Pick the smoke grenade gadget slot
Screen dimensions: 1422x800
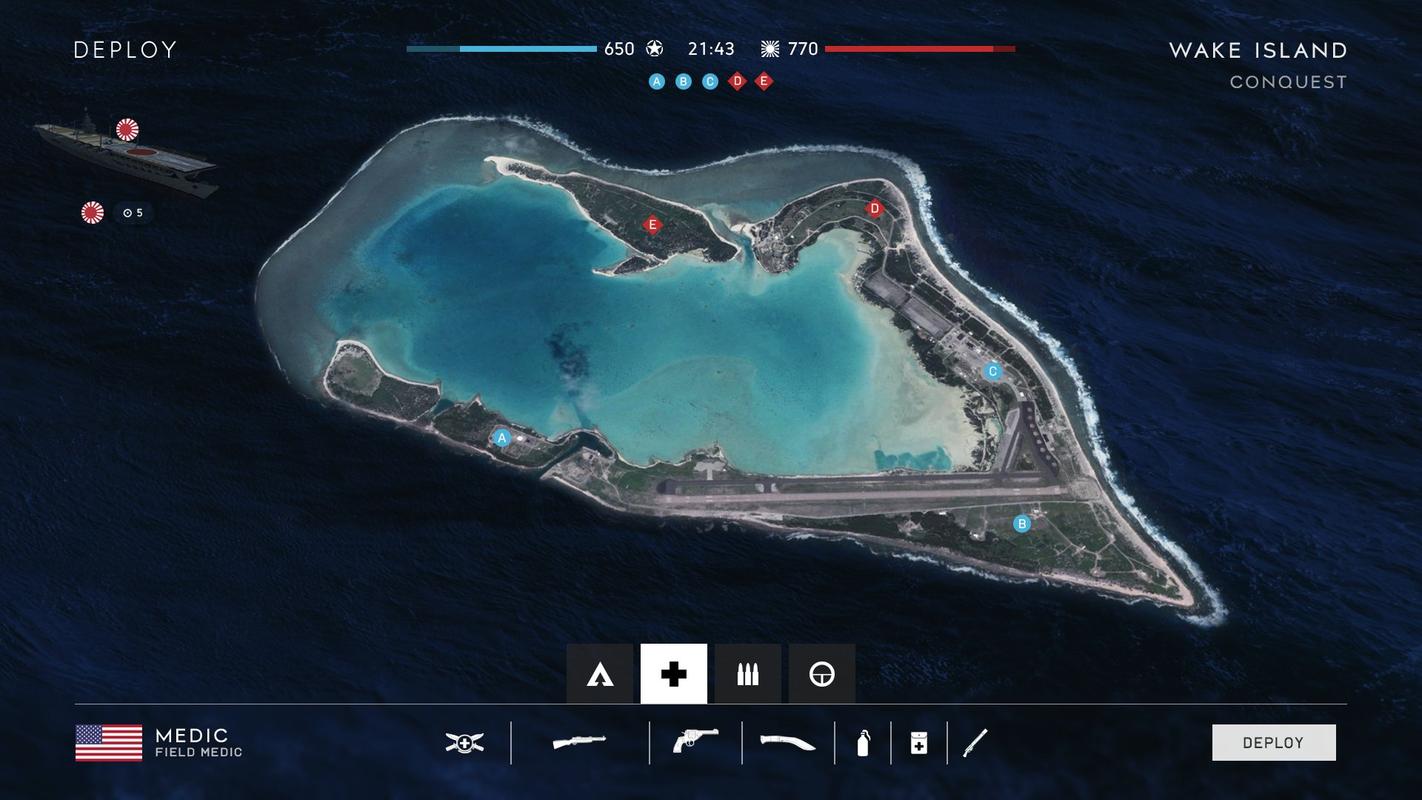[863, 743]
